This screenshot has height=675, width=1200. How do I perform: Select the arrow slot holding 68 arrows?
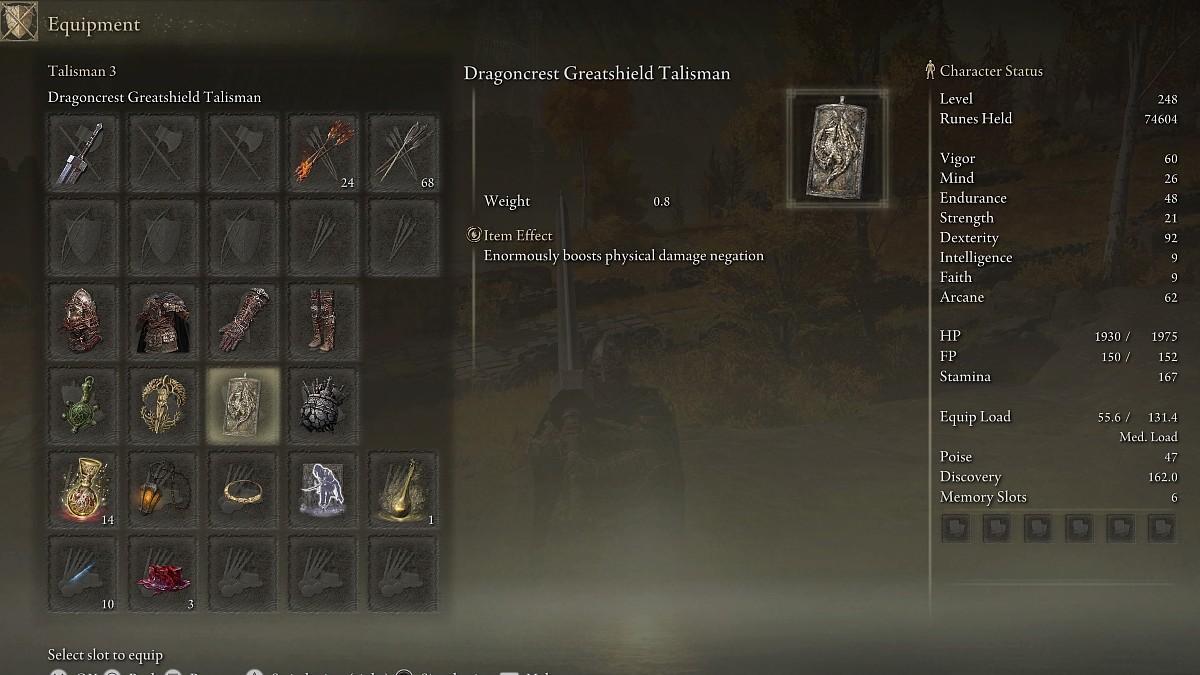[x=402, y=153]
